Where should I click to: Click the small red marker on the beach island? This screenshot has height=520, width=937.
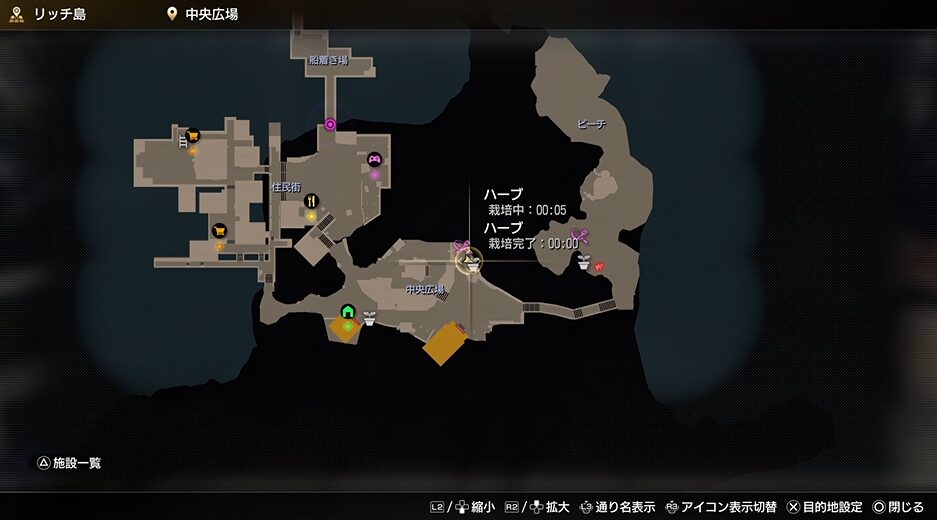[599, 267]
